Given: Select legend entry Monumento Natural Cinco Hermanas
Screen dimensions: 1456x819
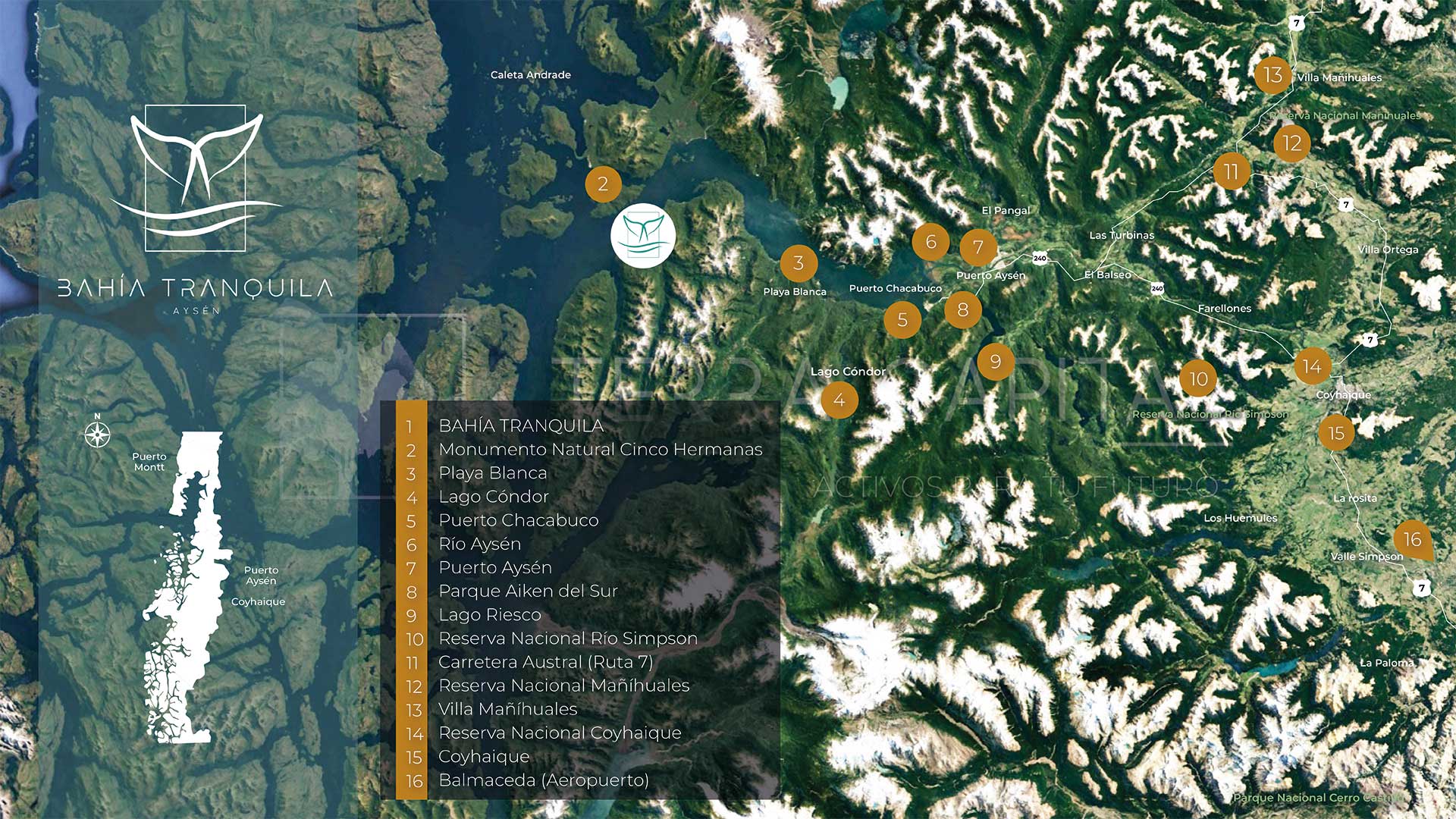Looking at the screenshot, I should [600, 450].
